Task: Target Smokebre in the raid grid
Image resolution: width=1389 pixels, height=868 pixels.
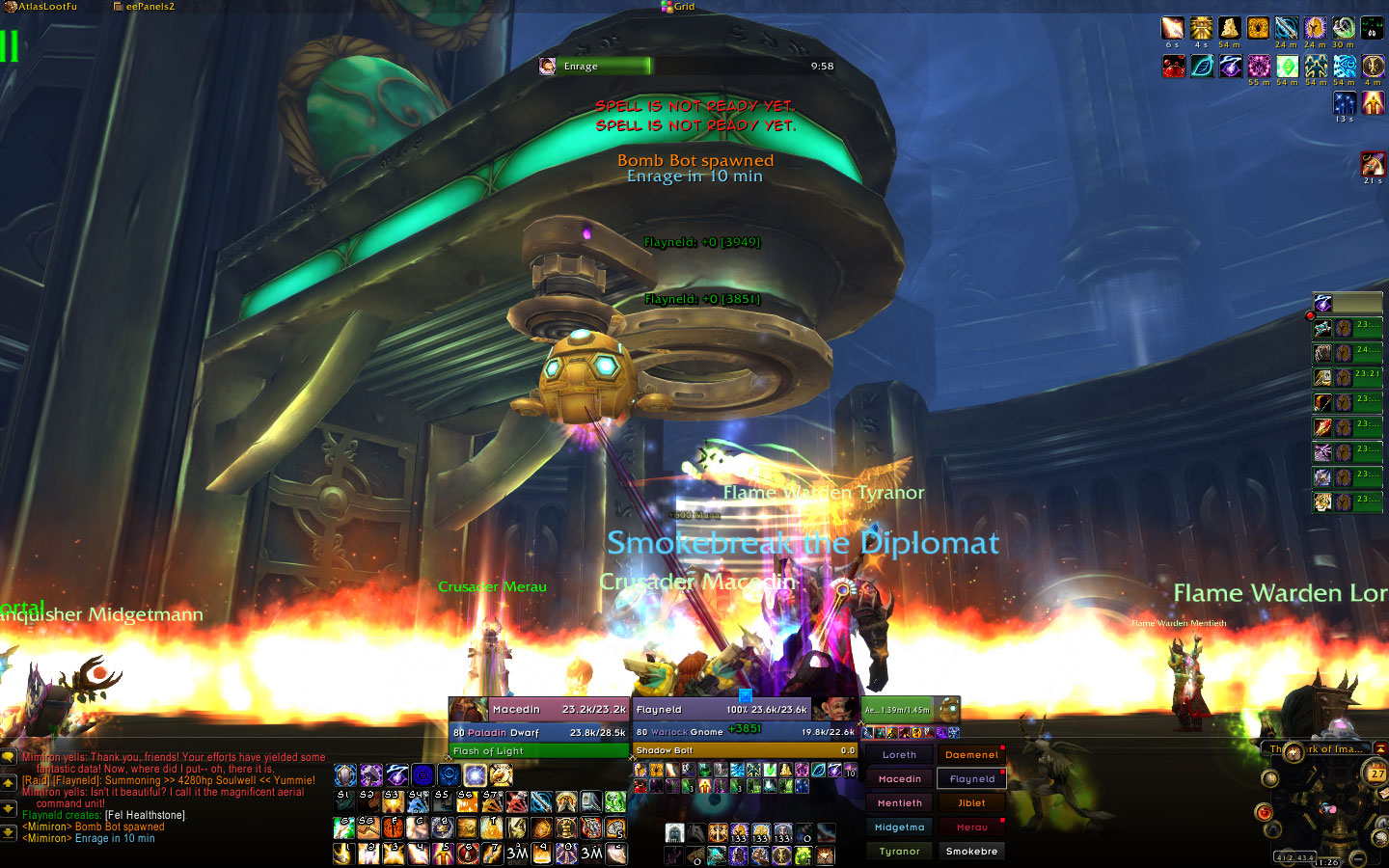Action: tap(971, 852)
